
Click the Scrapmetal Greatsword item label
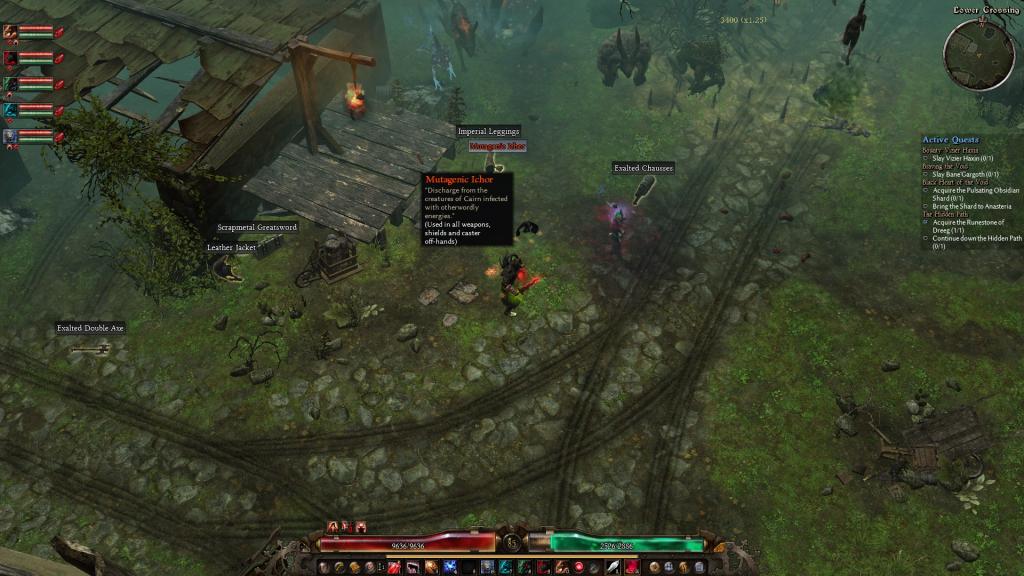point(257,227)
